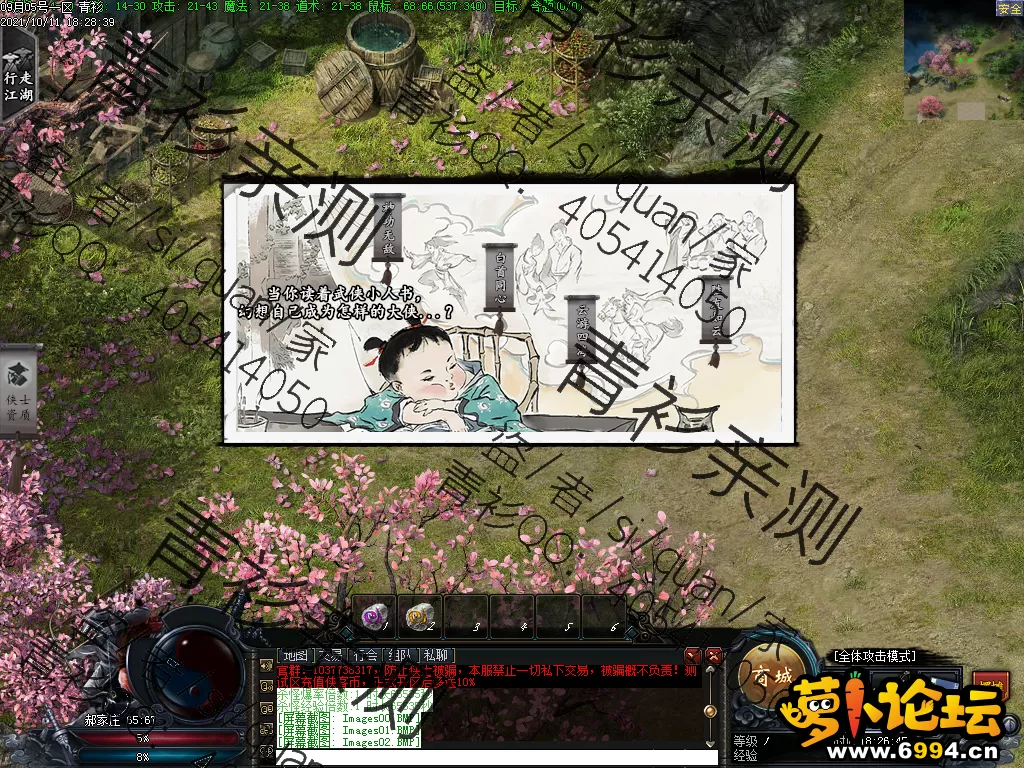Select the rightmost scroll beside the horse rider
Screen dimensions: 1024x768
coord(715,311)
